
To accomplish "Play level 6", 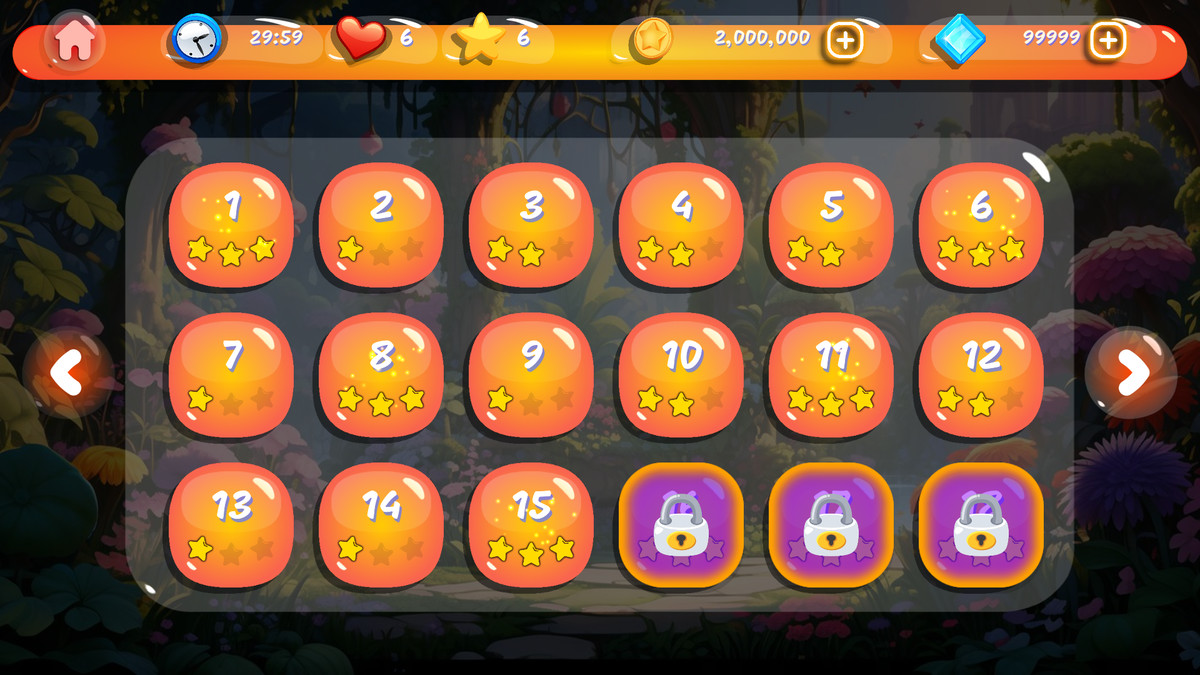I will point(981,225).
